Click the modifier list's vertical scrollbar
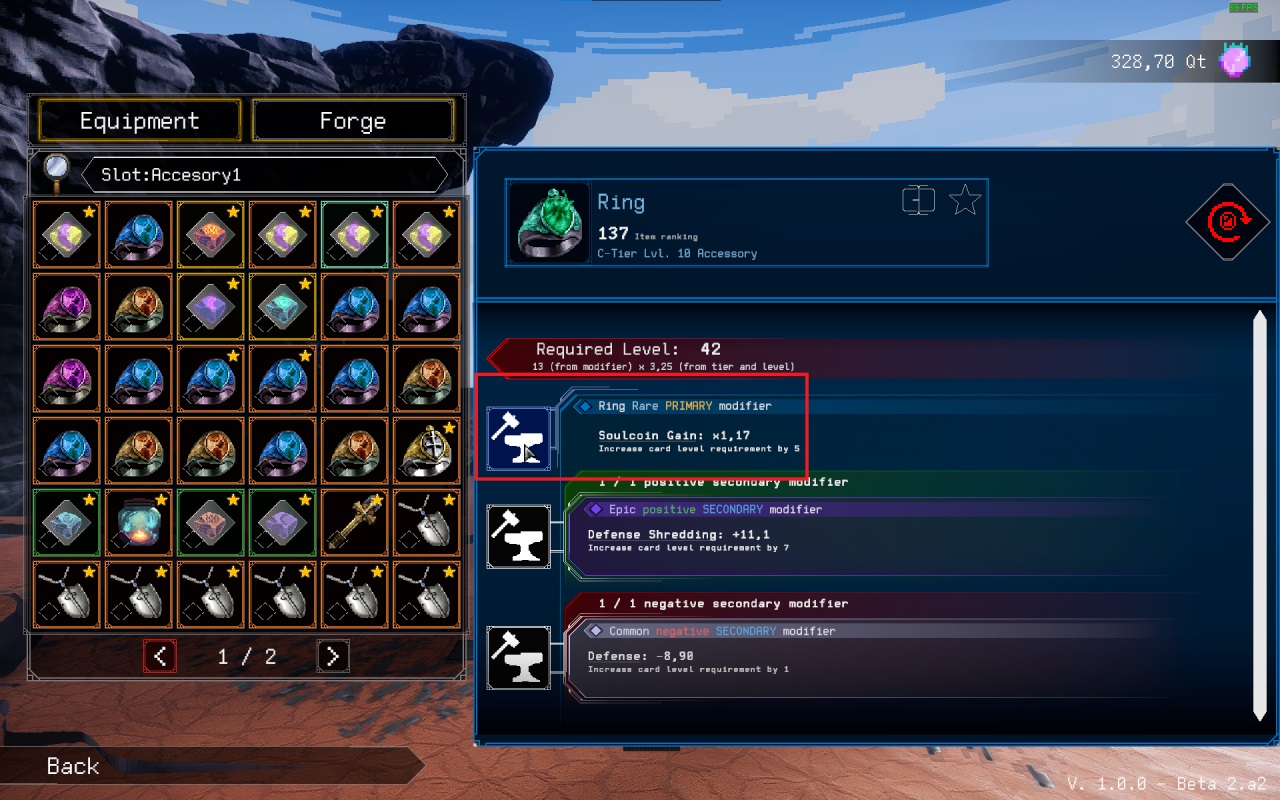This screenshot has width=1280, height=800. [x=1259, y=515]
